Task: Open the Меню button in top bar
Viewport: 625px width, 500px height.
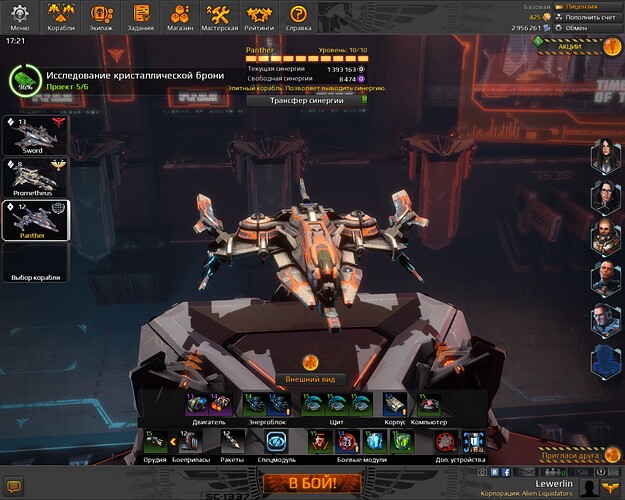Action: point(21,15)
